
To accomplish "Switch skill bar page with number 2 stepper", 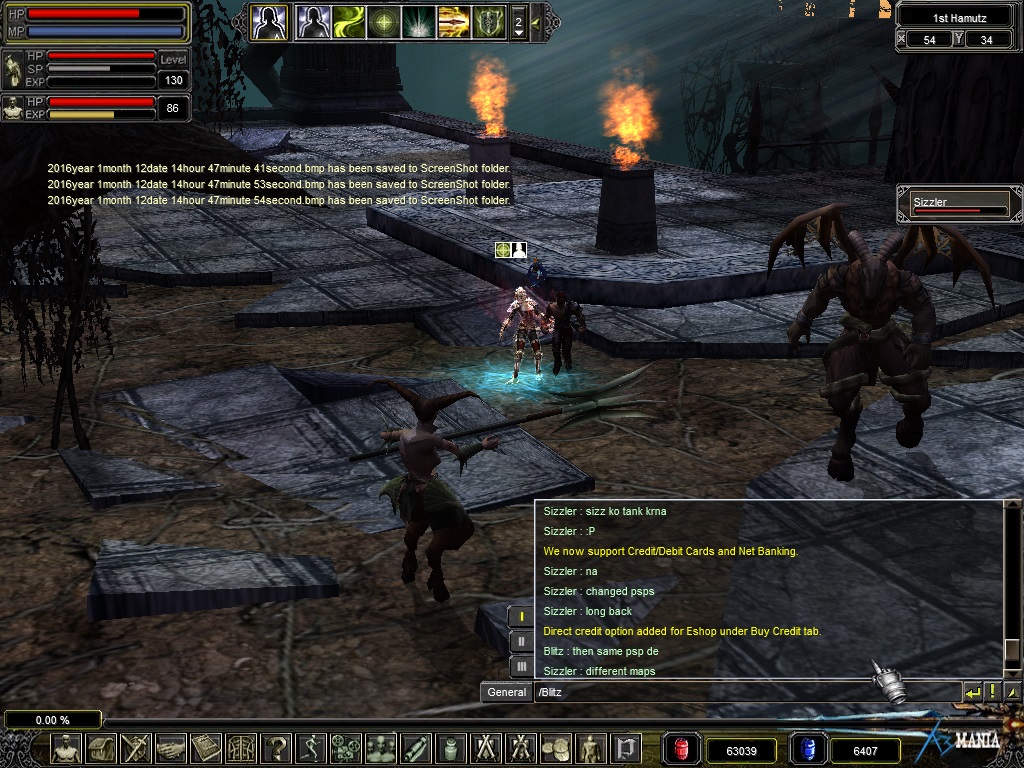I will [x=518, y=22].
